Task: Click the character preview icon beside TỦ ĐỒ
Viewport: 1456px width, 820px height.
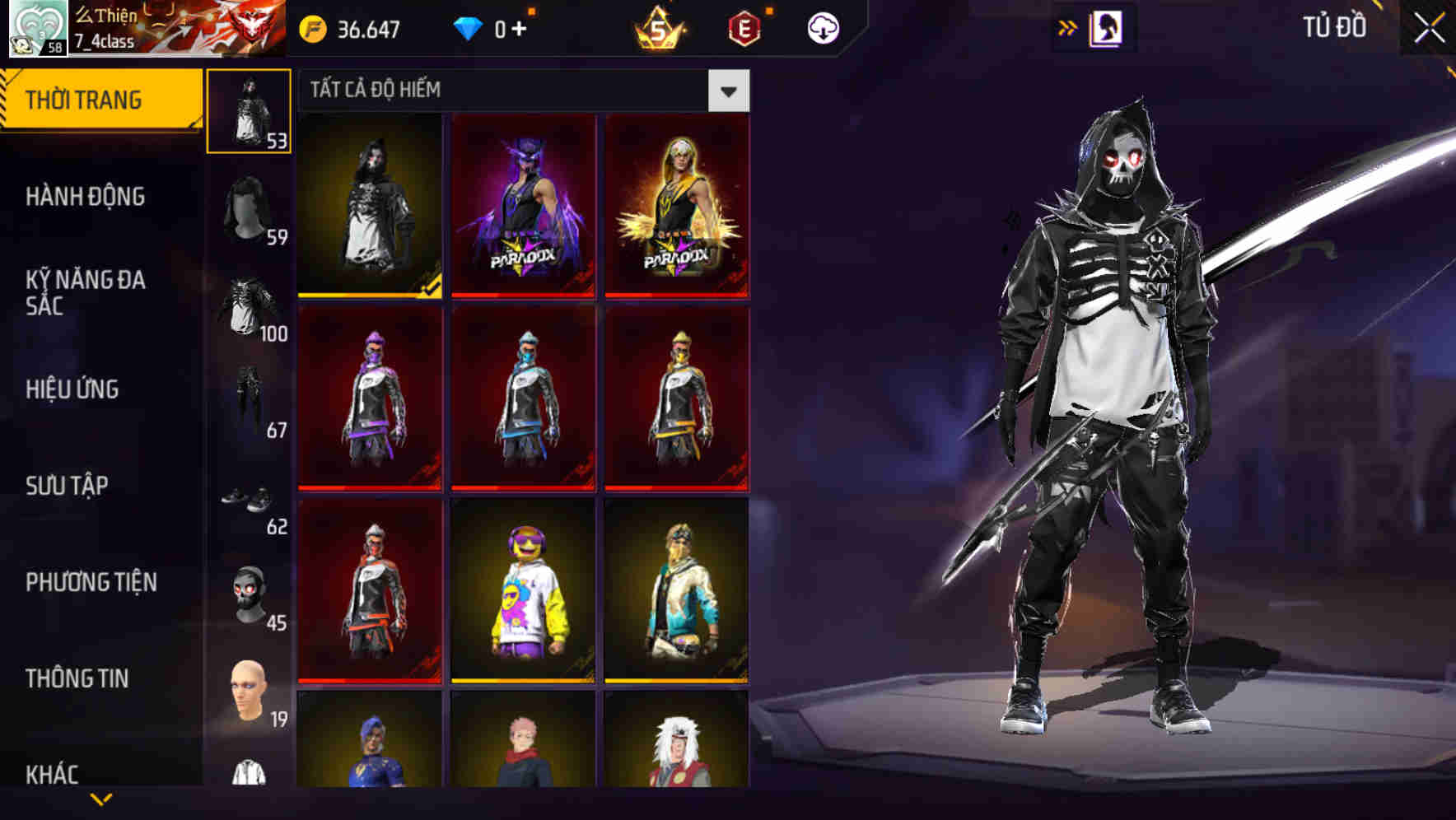Action: (x=1106, y=27)
